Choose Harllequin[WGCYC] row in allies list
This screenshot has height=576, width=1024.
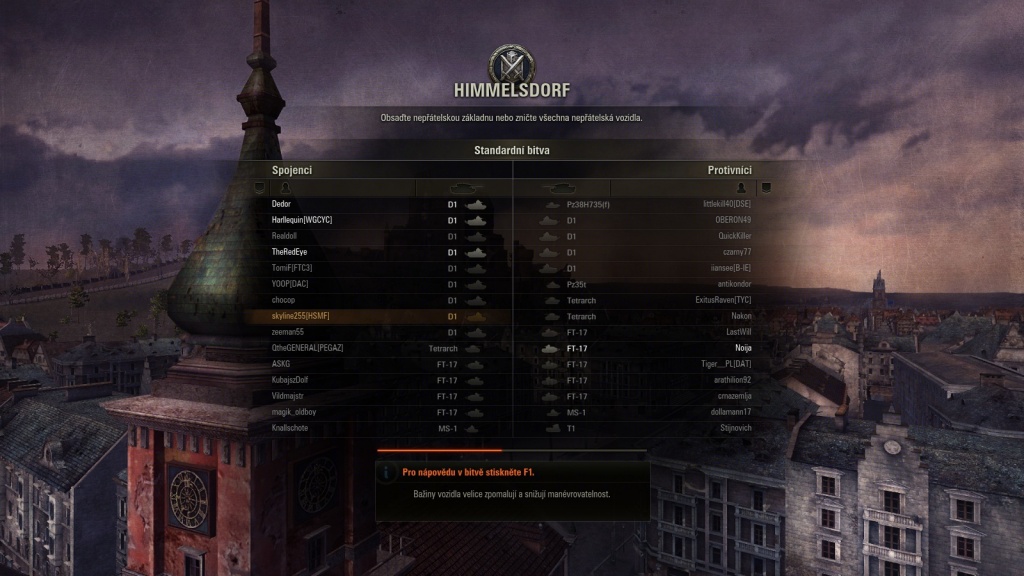(300, 220)
